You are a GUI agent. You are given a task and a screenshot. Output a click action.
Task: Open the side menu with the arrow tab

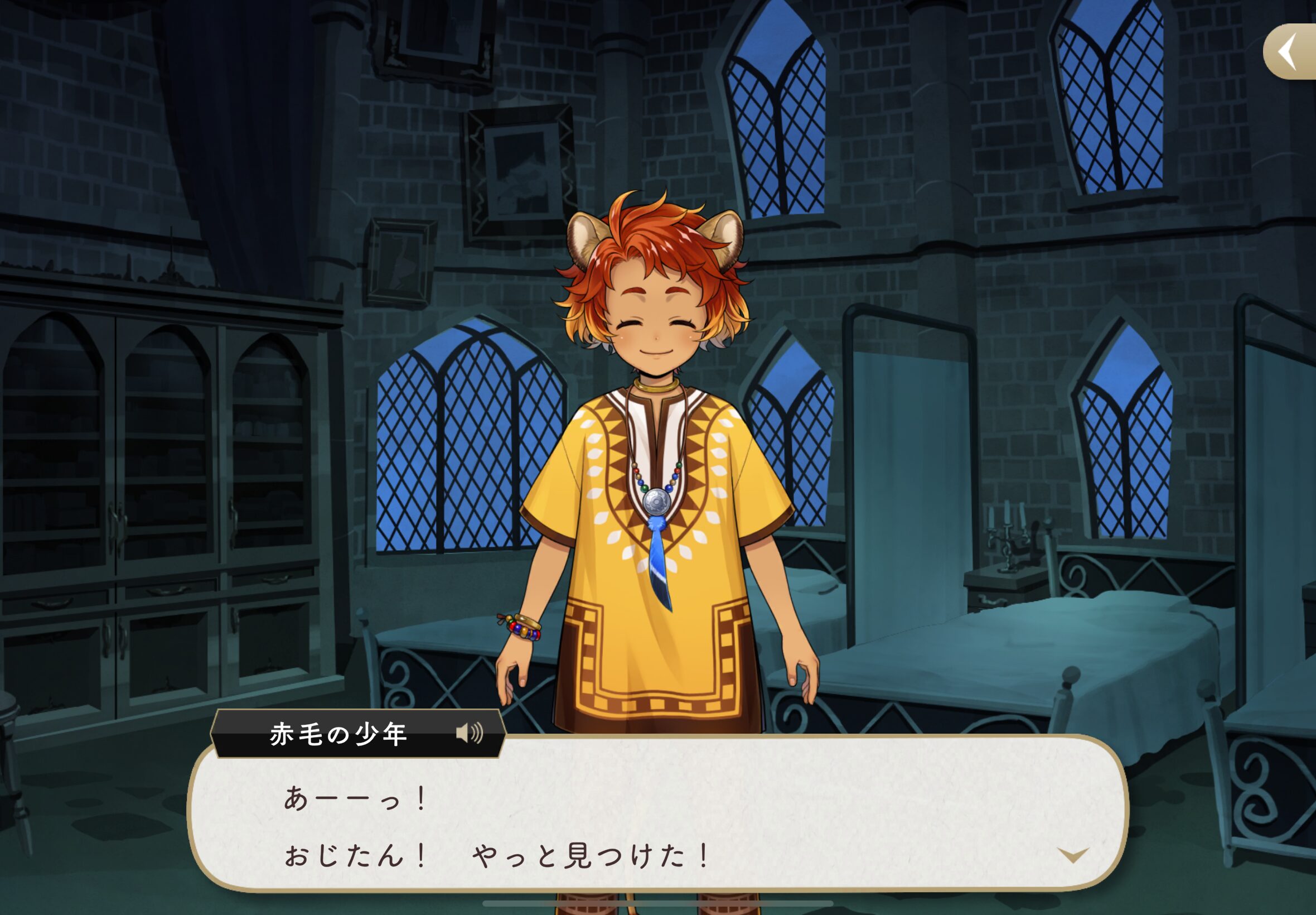pos(1289,51)
